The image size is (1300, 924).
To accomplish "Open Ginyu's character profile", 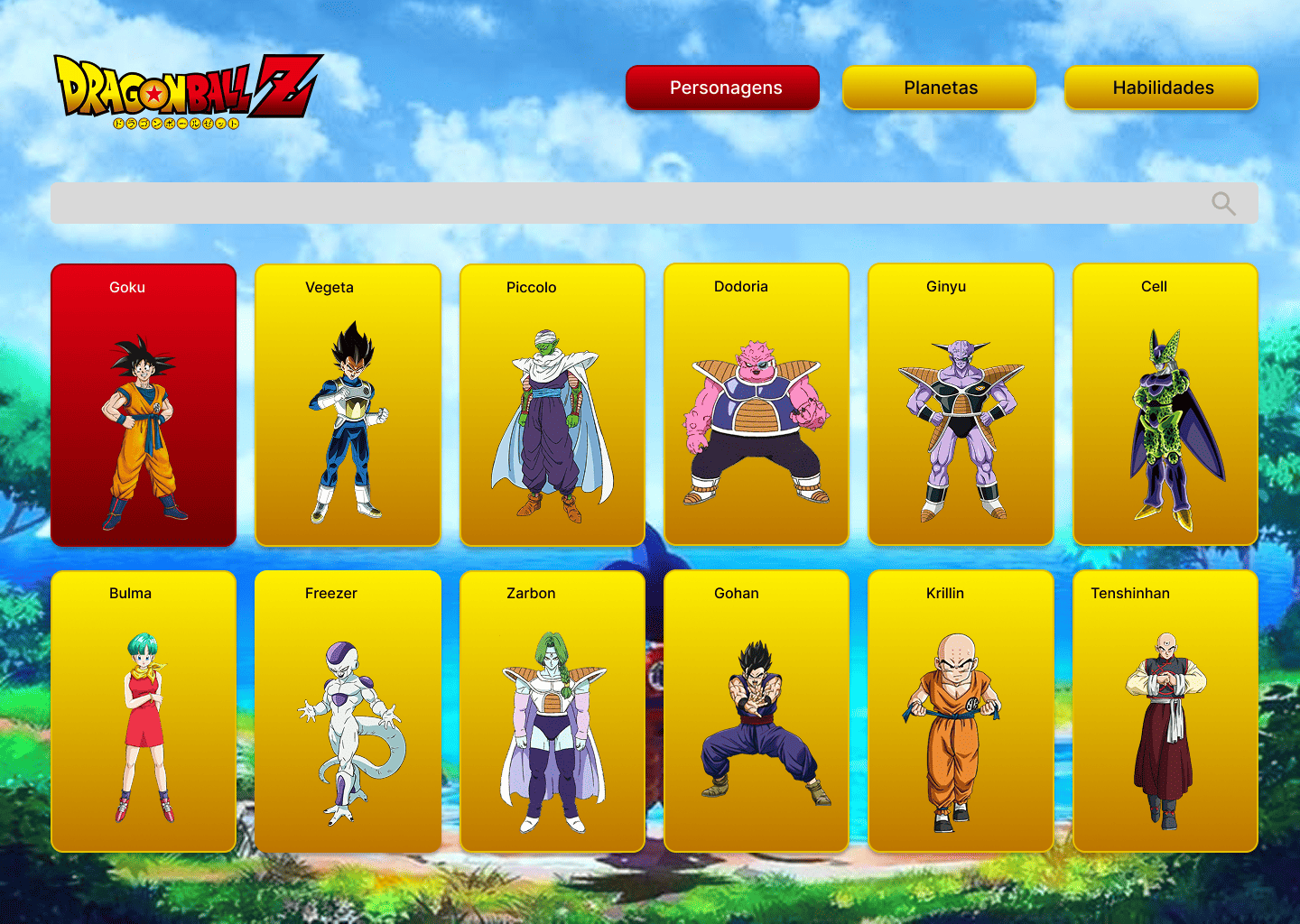I will point(960,404).
